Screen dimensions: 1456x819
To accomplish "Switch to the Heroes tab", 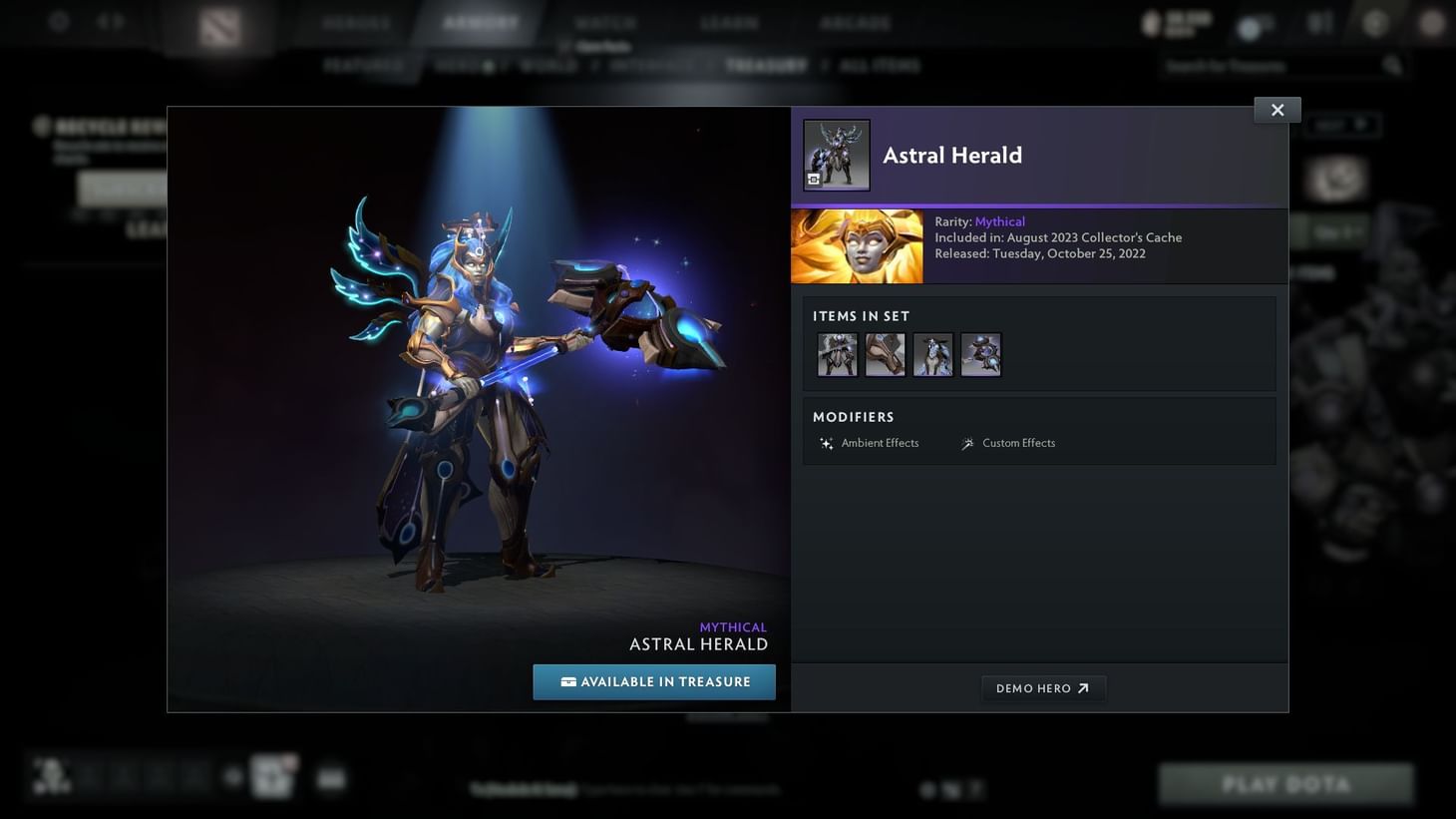I will click(x=355, y=21).
